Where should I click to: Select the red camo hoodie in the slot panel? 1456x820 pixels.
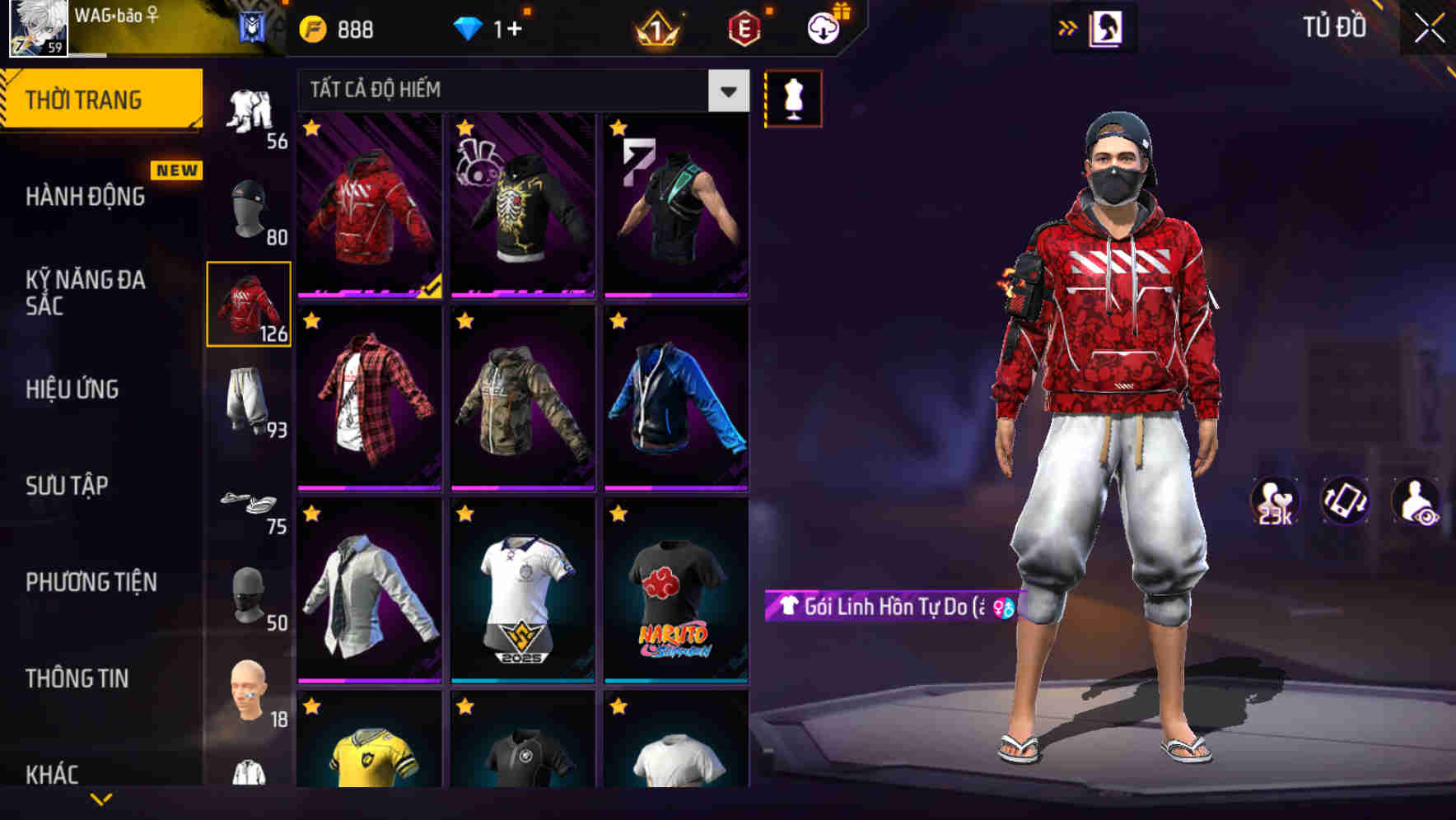(x=248, y=305)
